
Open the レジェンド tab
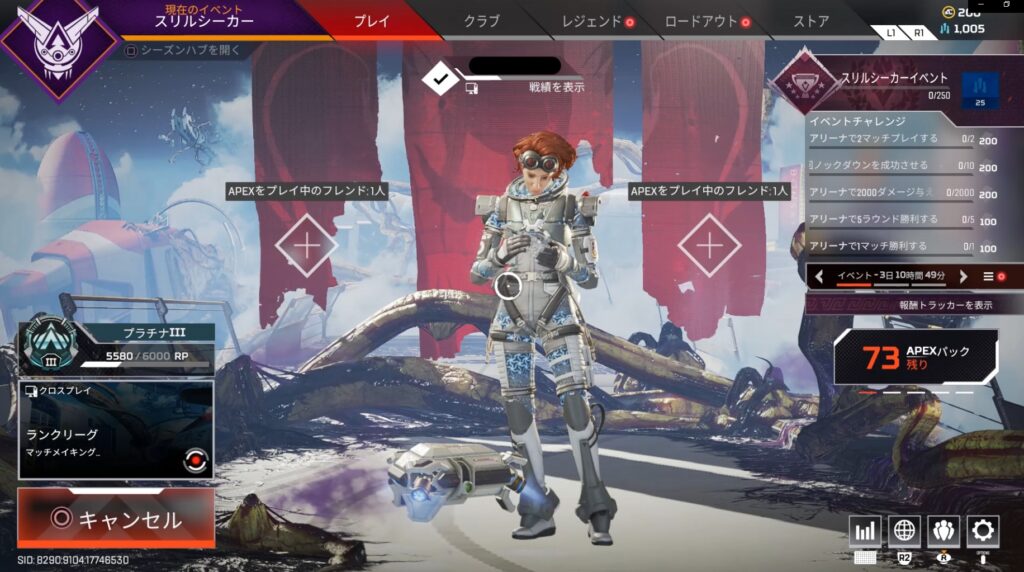click(x=592, y=21)
